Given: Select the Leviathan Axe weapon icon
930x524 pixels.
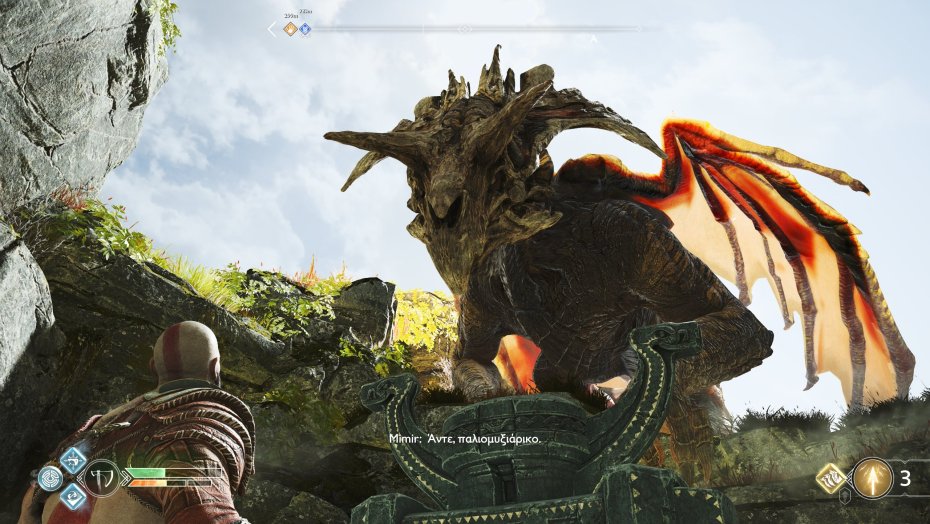Looking at the screenshot, I should tap(102, 477).
